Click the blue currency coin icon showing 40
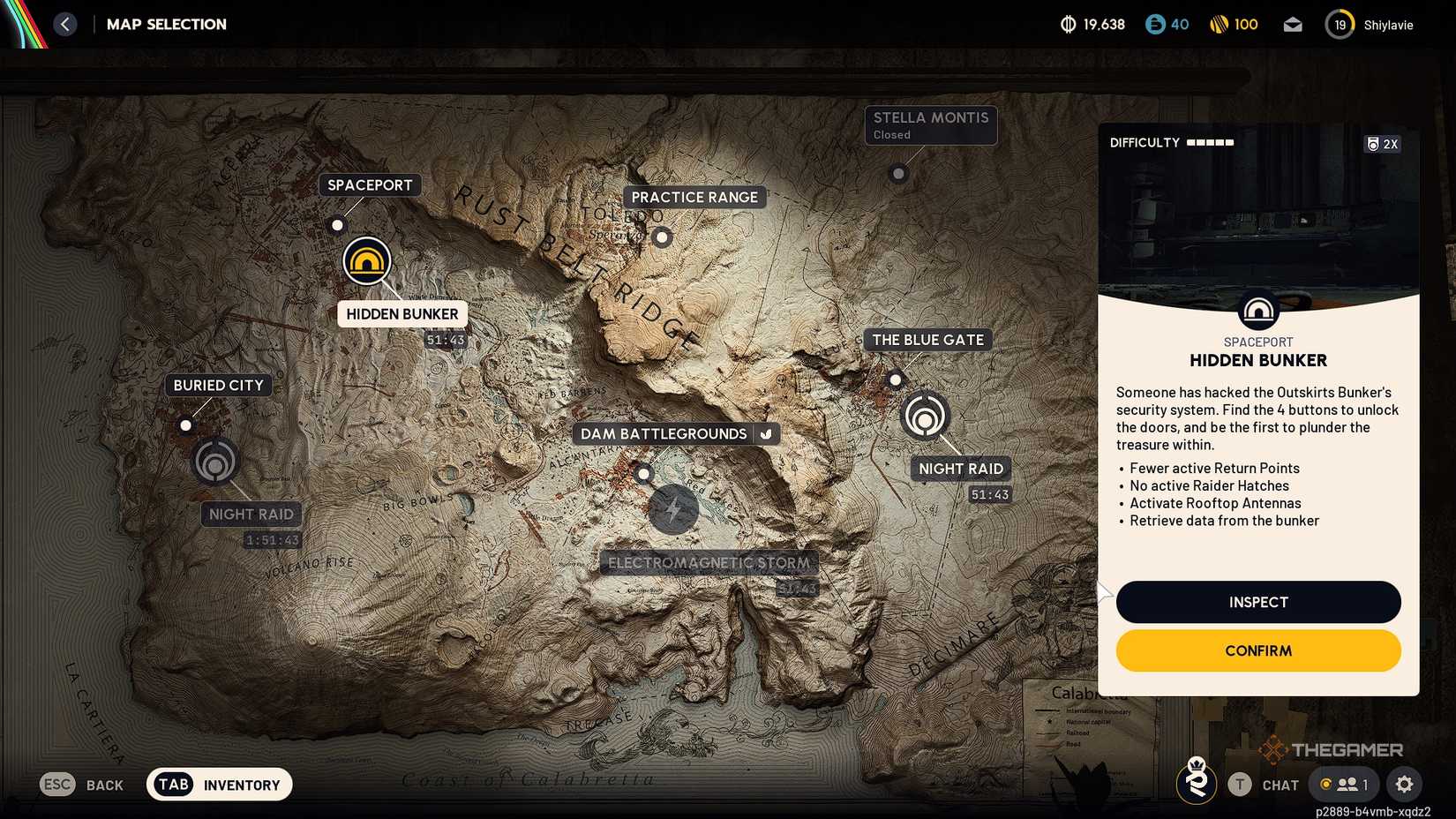 pyautogui.click(x=1152, y=24)
